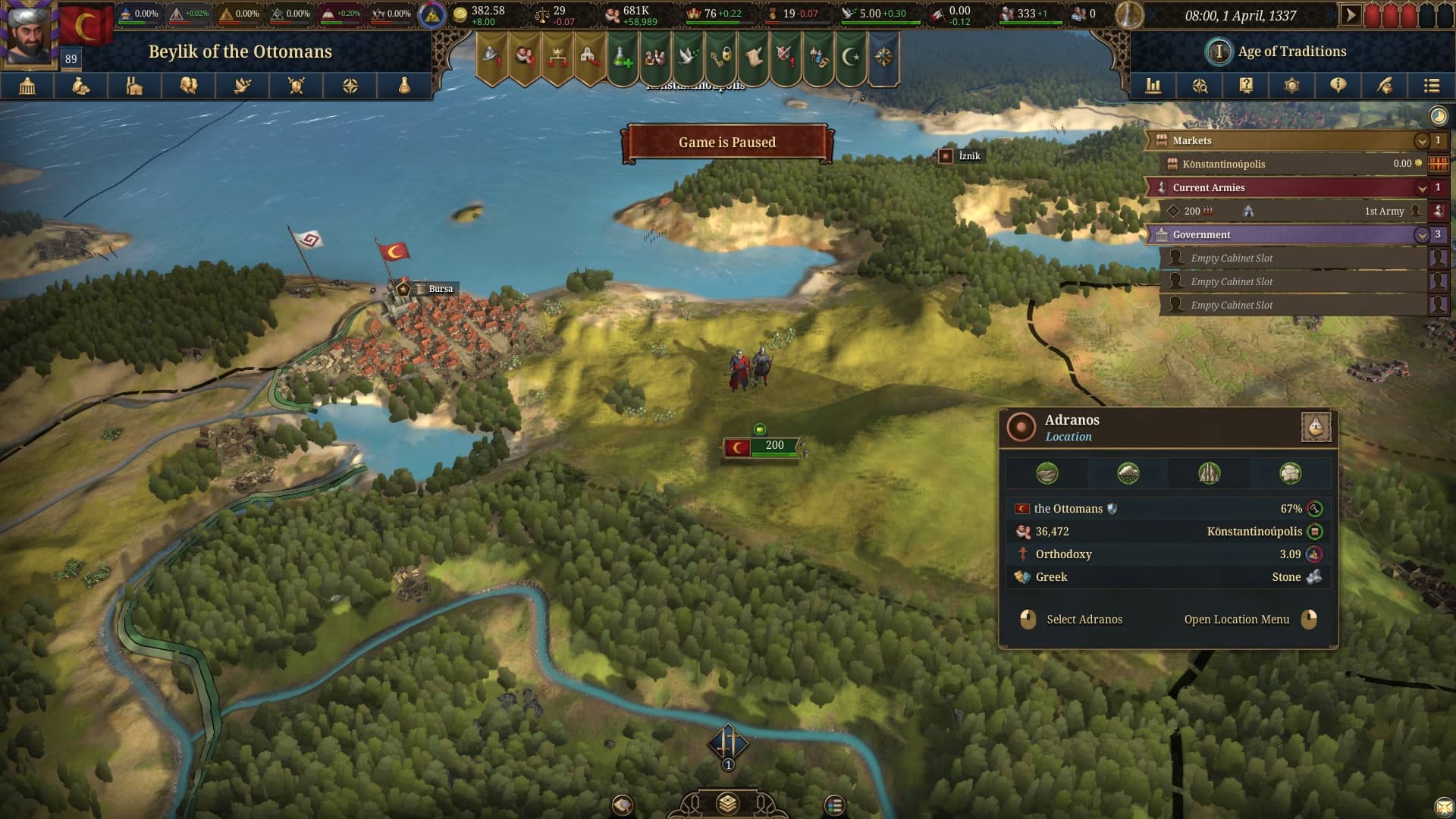This screenshot has height=819, width=1456.
Task: Click the crescent moon religion alert banner
Action: click(x=852, y=57)
